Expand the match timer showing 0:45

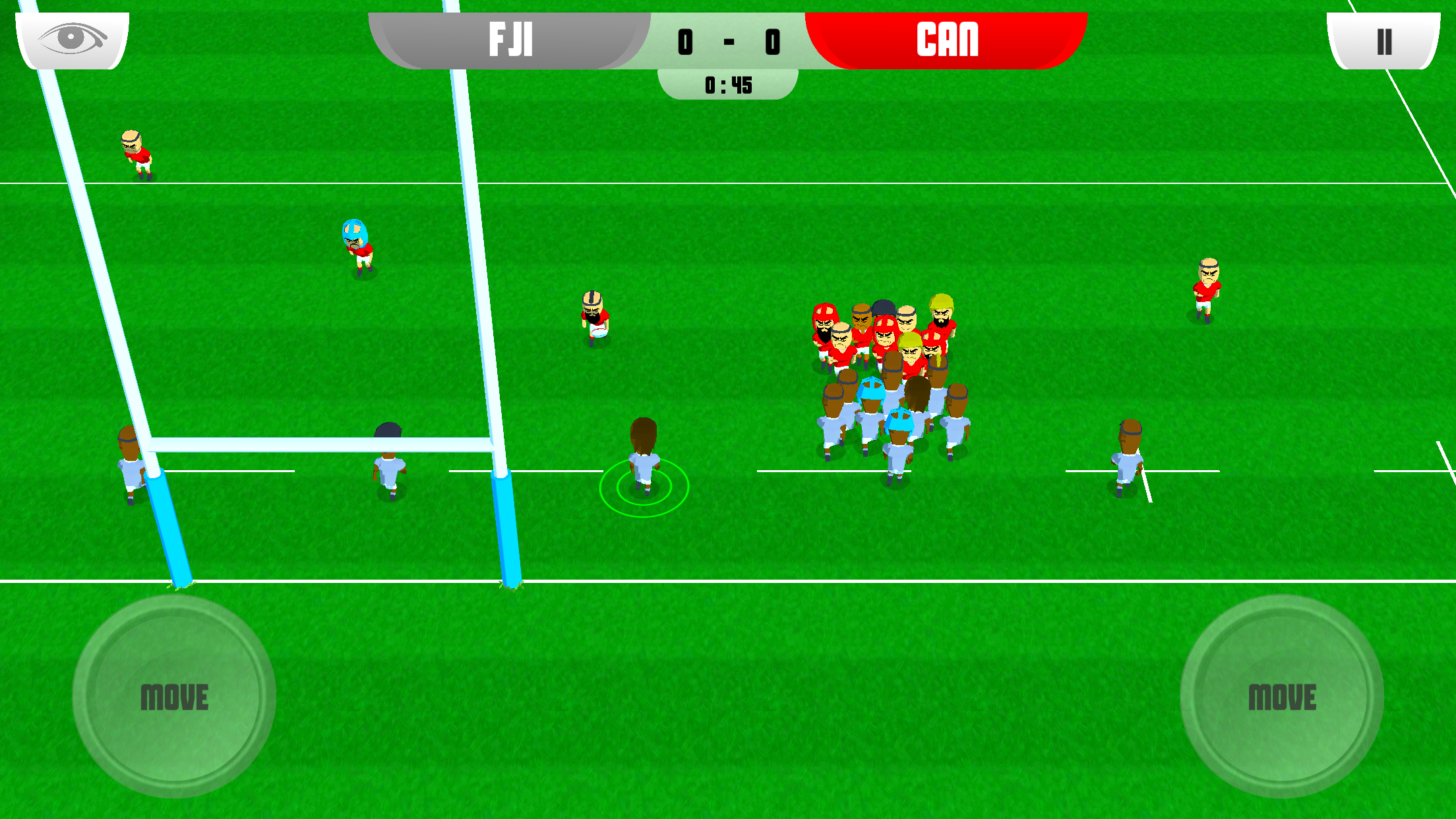(x=728, y=84)
